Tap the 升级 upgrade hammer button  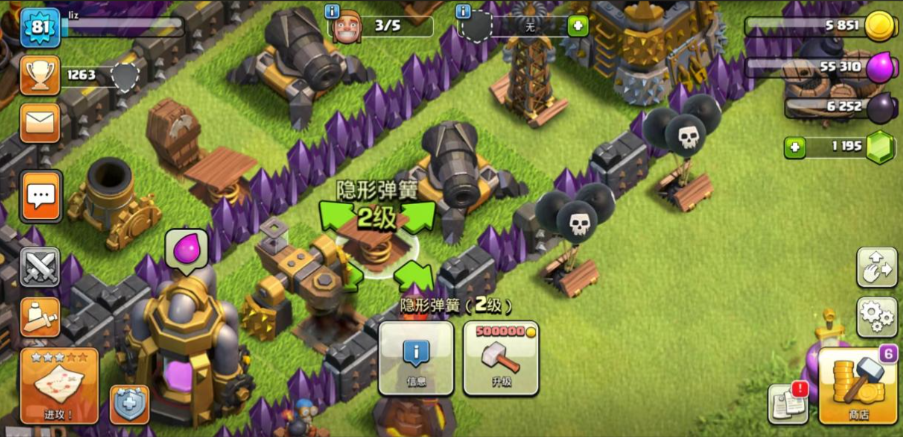[501, 358]
